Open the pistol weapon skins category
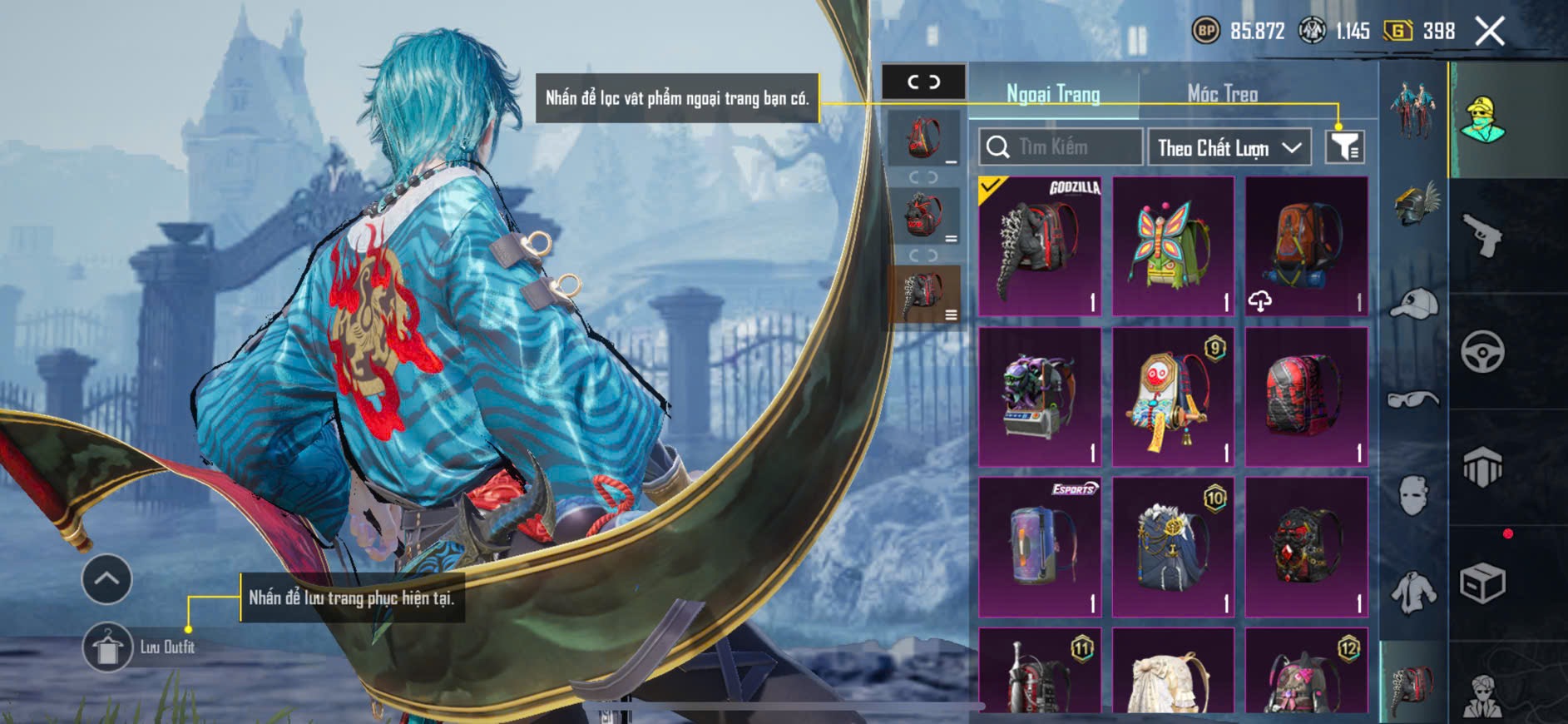This screenshot has width=1568, height=724. [x=1482, y=236]
